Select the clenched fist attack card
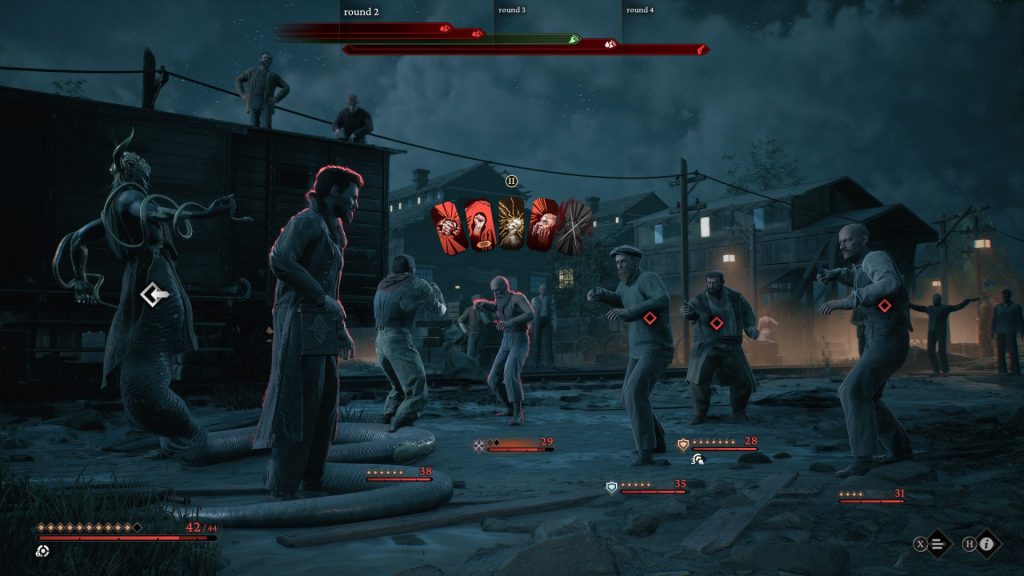Viewport: 1024px width, 576px height. pos(446,227)
